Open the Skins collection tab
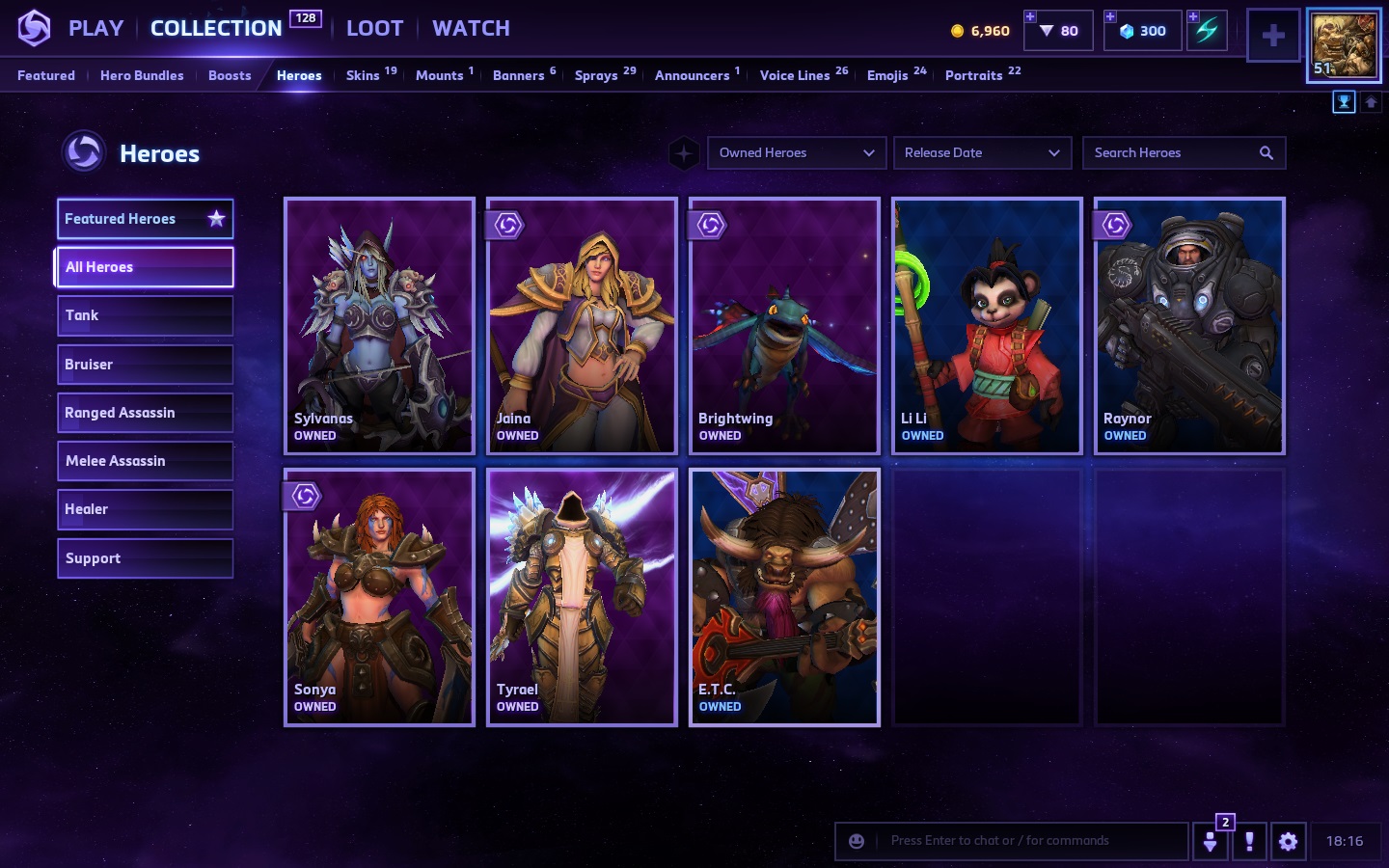The image size is (1389, 868). 364,75
